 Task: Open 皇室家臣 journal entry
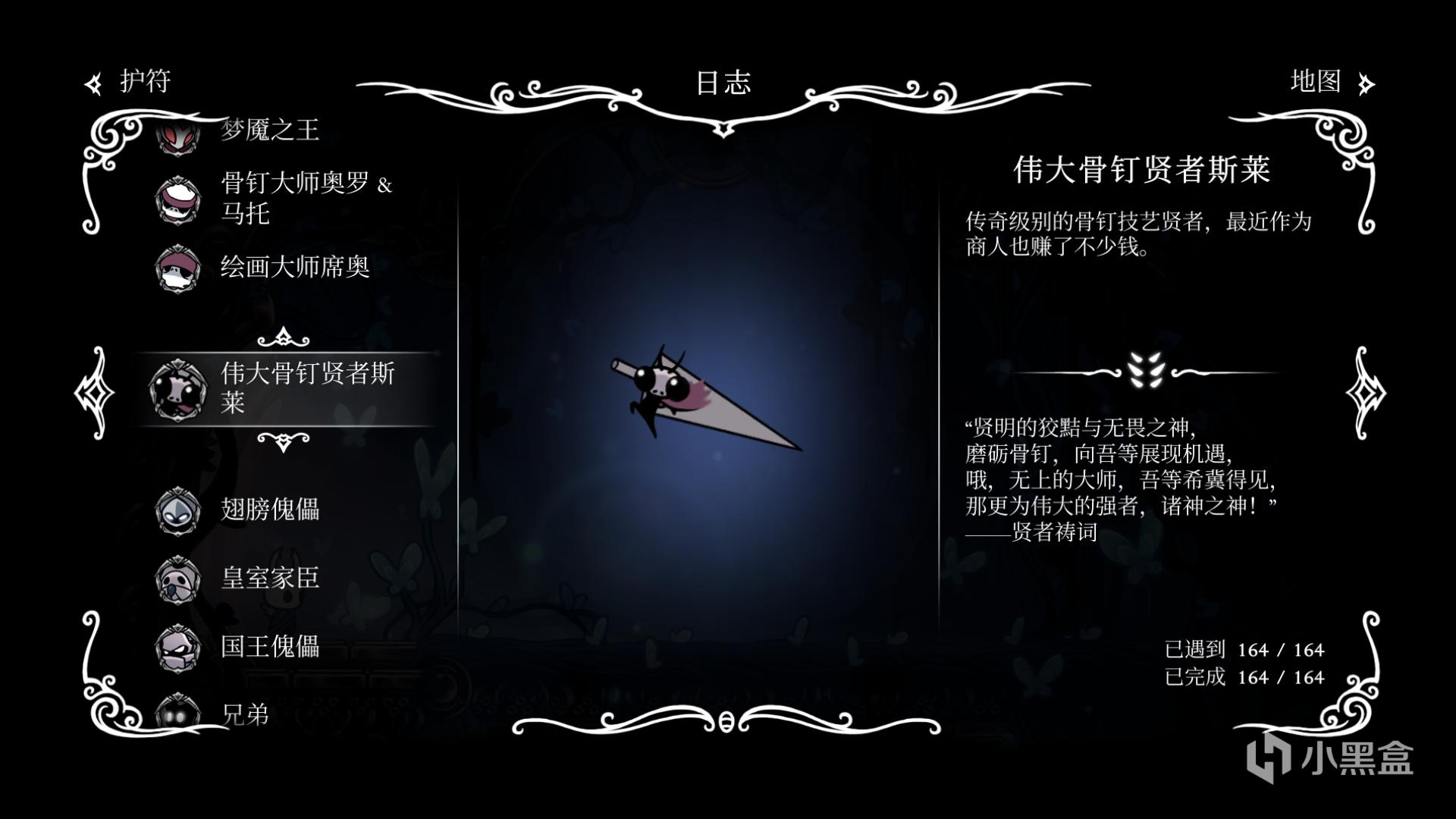269,578
